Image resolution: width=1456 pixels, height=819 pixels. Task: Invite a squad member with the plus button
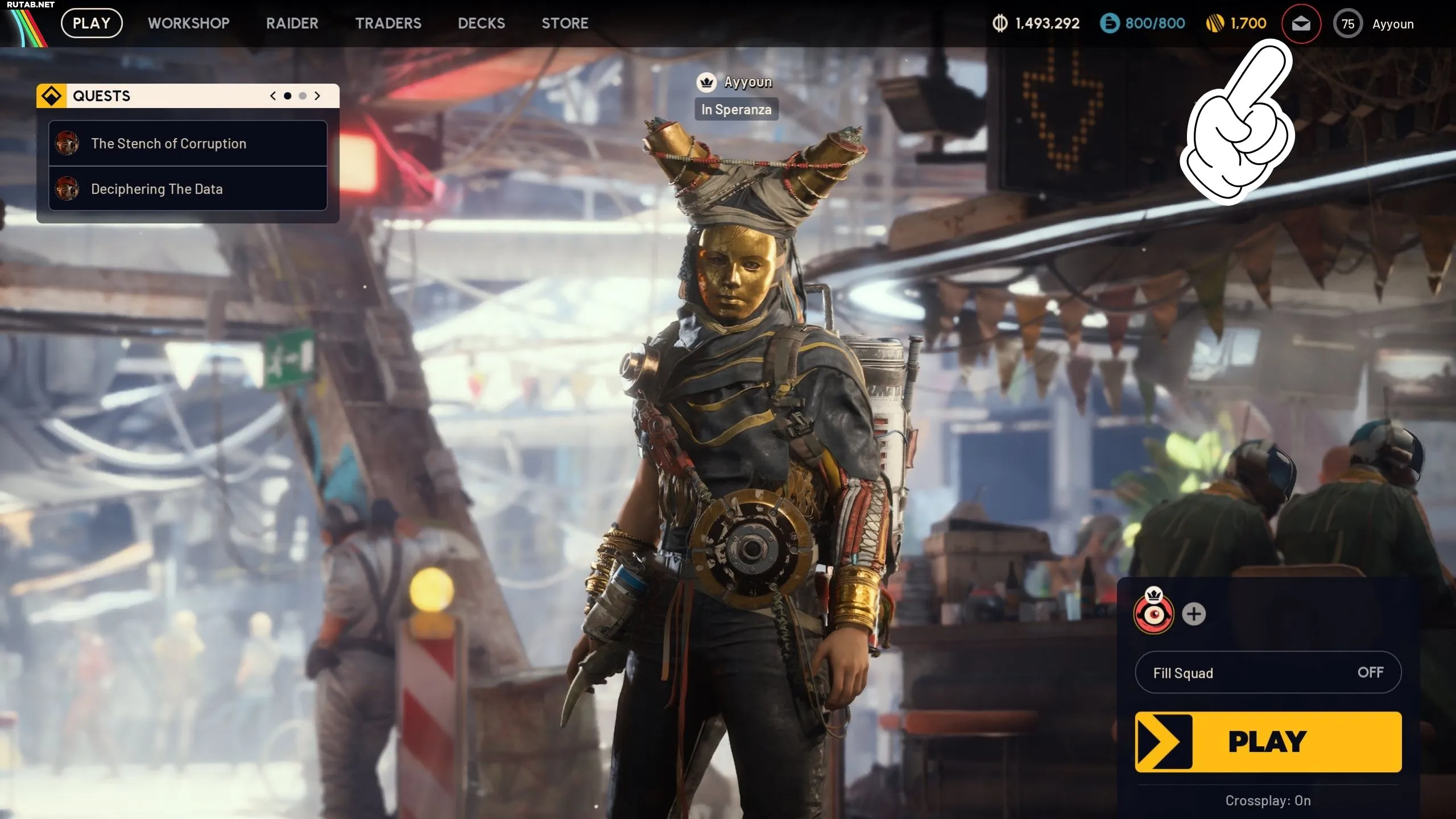click(x=1193, y=614)
